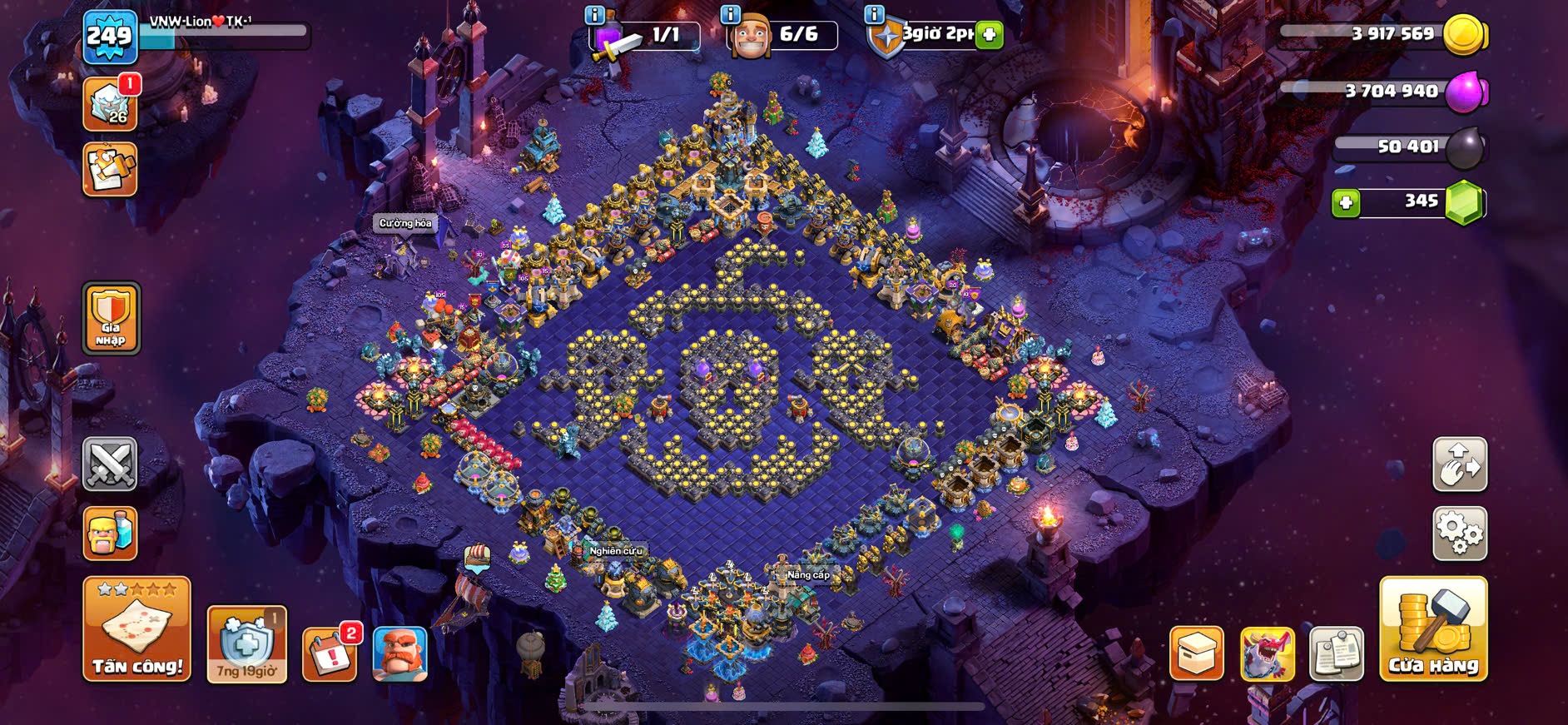The width and height of the screenshot is (1568, 725).
Task: Open the orange puzzle-piece button
Action: [x=110, y=170]
